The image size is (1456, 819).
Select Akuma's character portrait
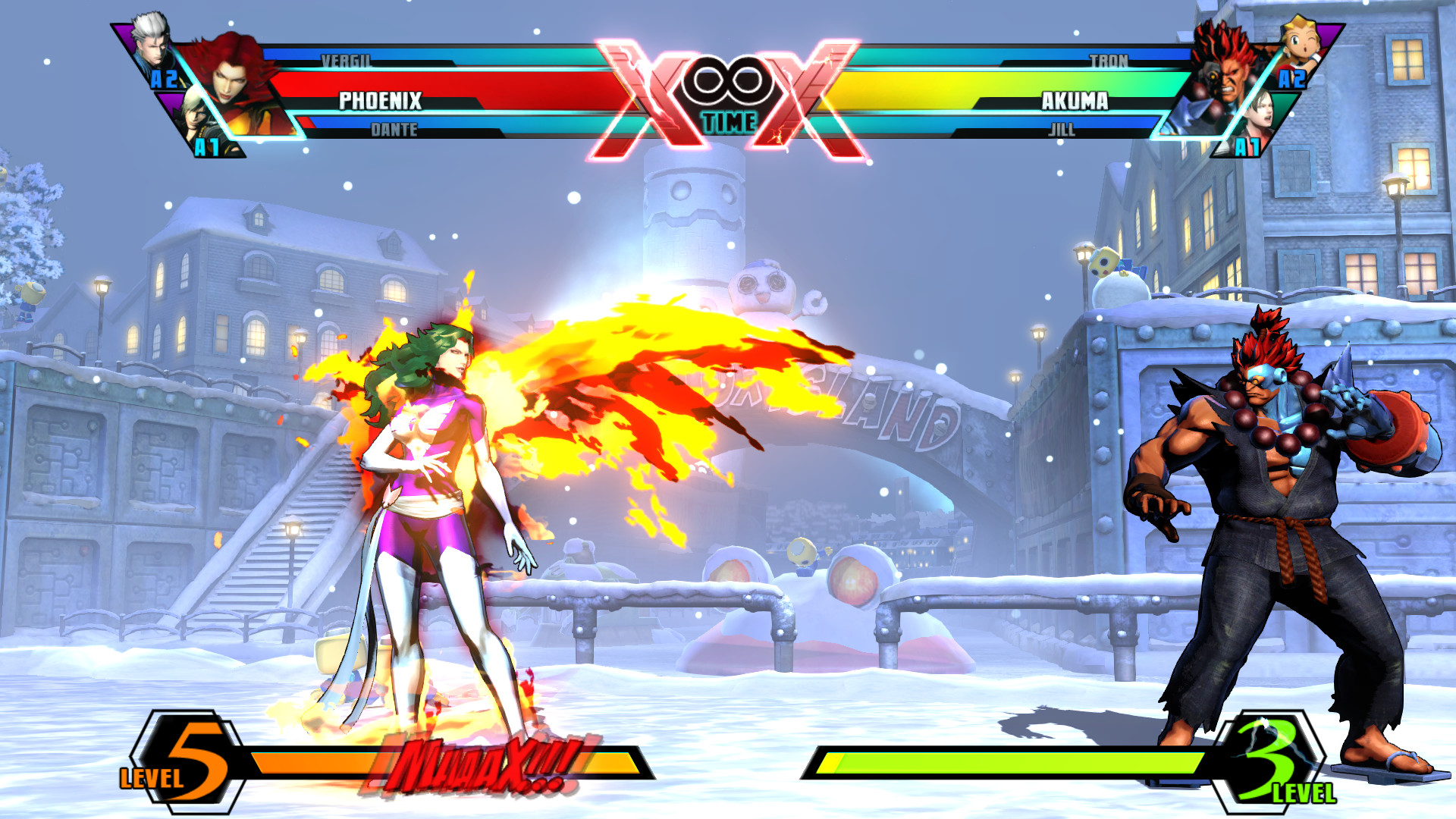(1228, 76)
